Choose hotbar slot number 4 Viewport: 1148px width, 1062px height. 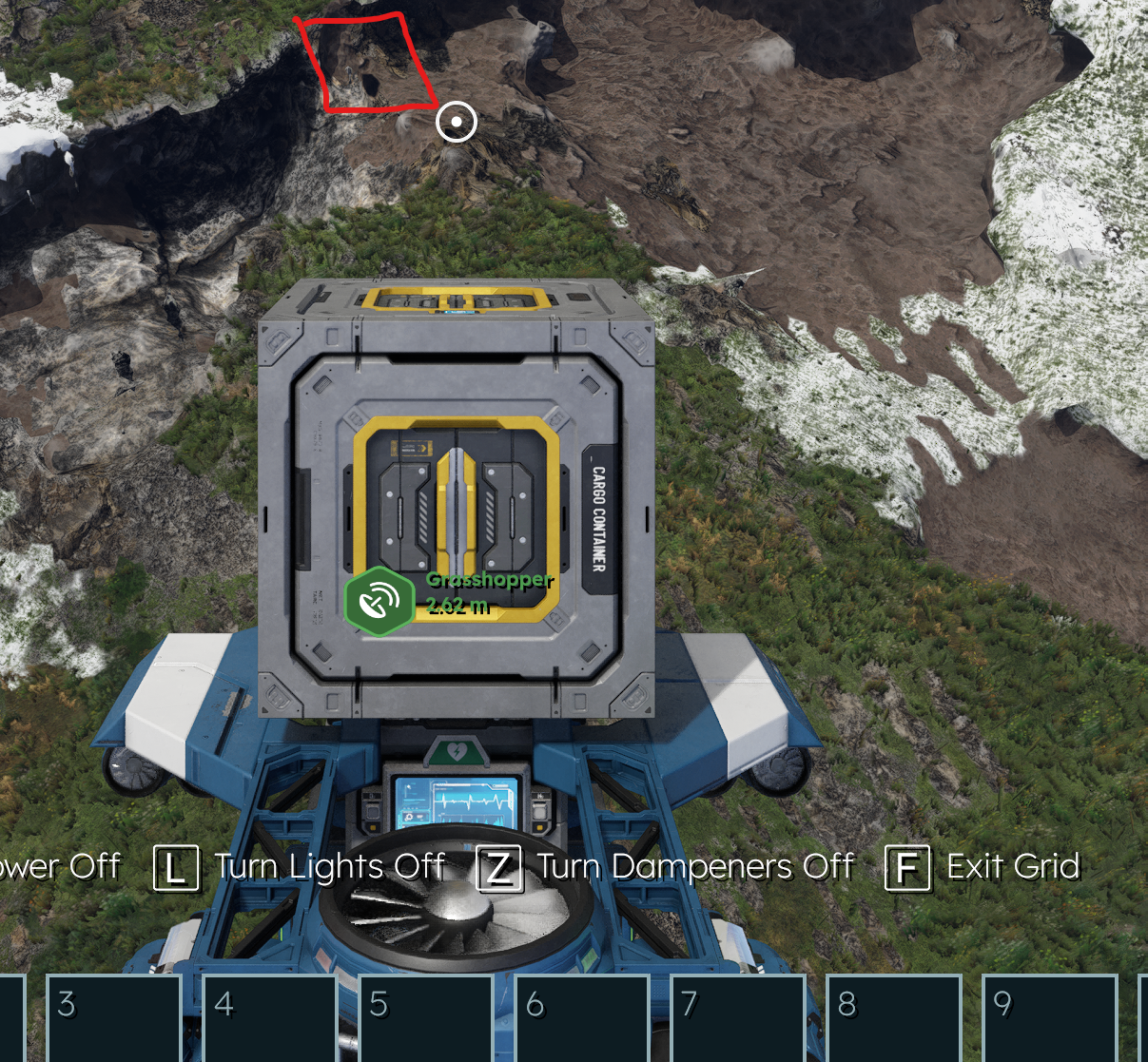tap(270, 1018)
